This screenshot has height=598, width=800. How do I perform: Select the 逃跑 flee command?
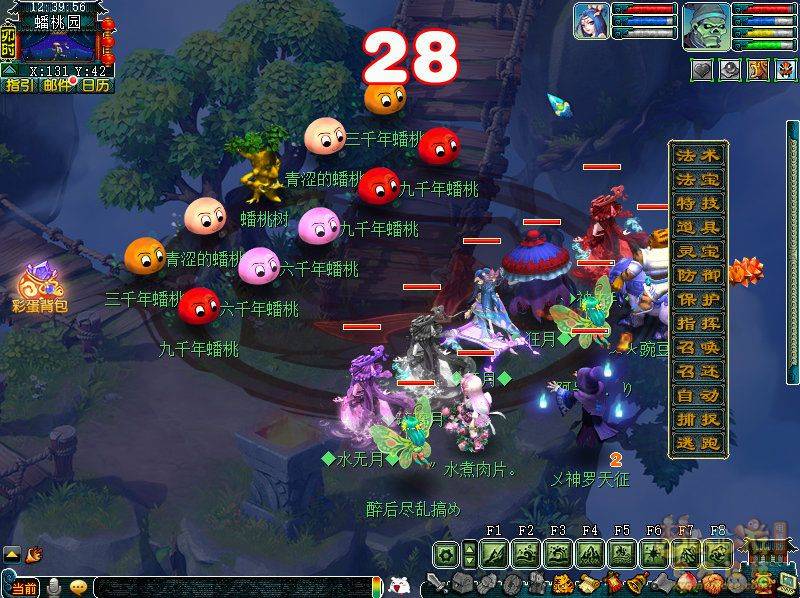pyautogui.click(x=698, y=444)
